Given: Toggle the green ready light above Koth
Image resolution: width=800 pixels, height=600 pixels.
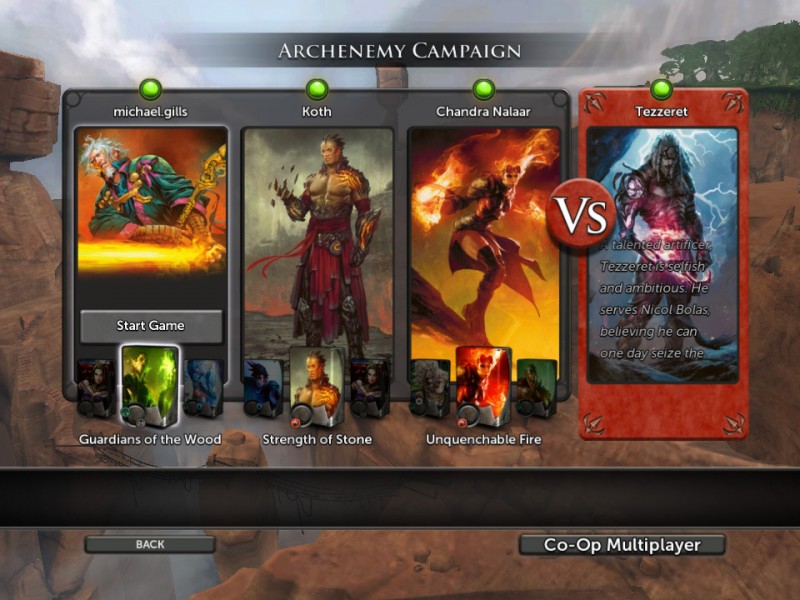Looking at the screenshot, I should point(317,89).
